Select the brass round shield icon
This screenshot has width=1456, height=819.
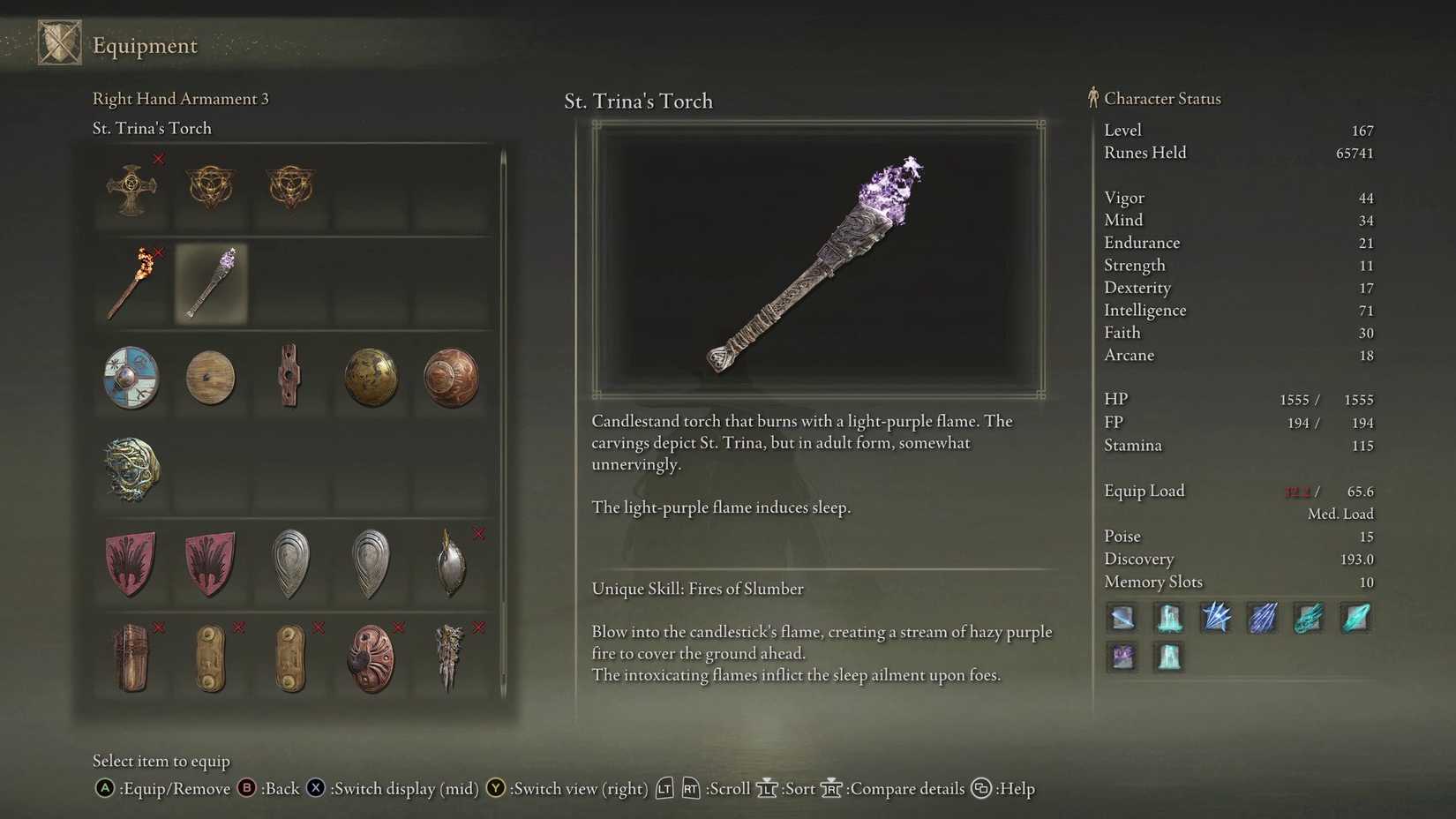371,378
